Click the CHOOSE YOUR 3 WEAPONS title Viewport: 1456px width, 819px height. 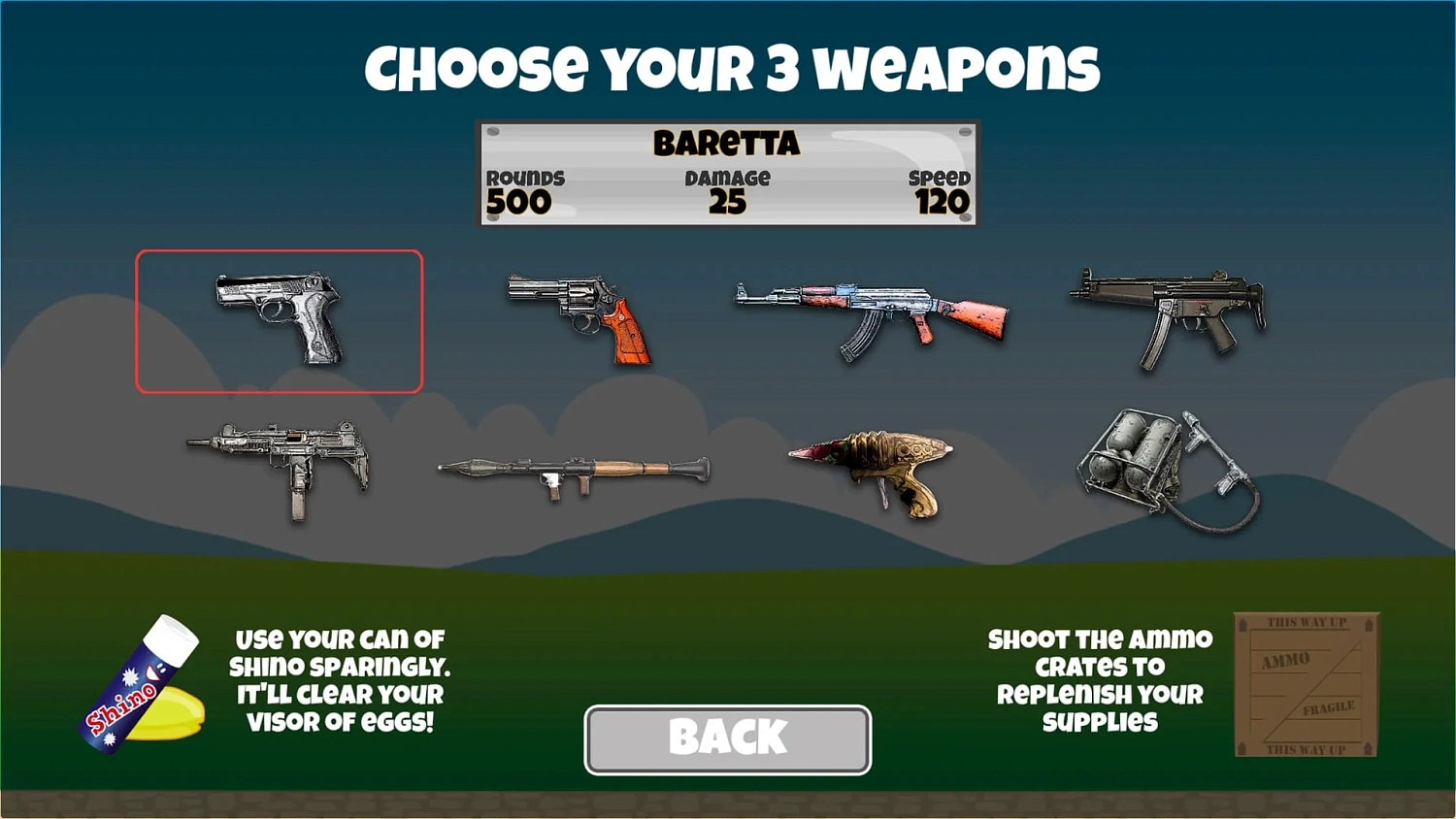[728, 66]
